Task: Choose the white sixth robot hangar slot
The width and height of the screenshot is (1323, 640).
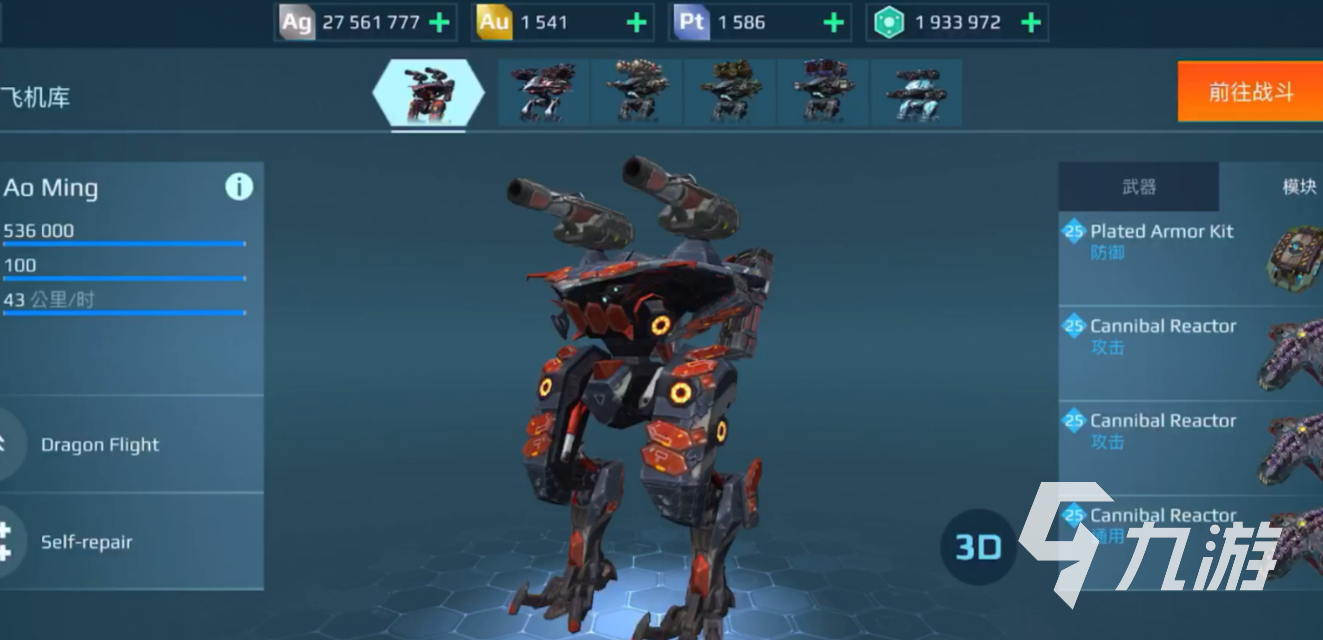Action: (915, 93)
